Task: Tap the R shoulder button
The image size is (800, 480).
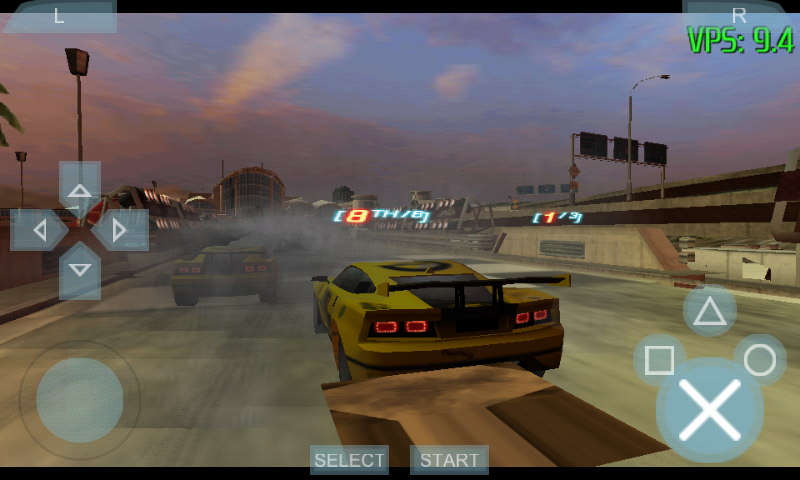Action: (x=739, y=14)
